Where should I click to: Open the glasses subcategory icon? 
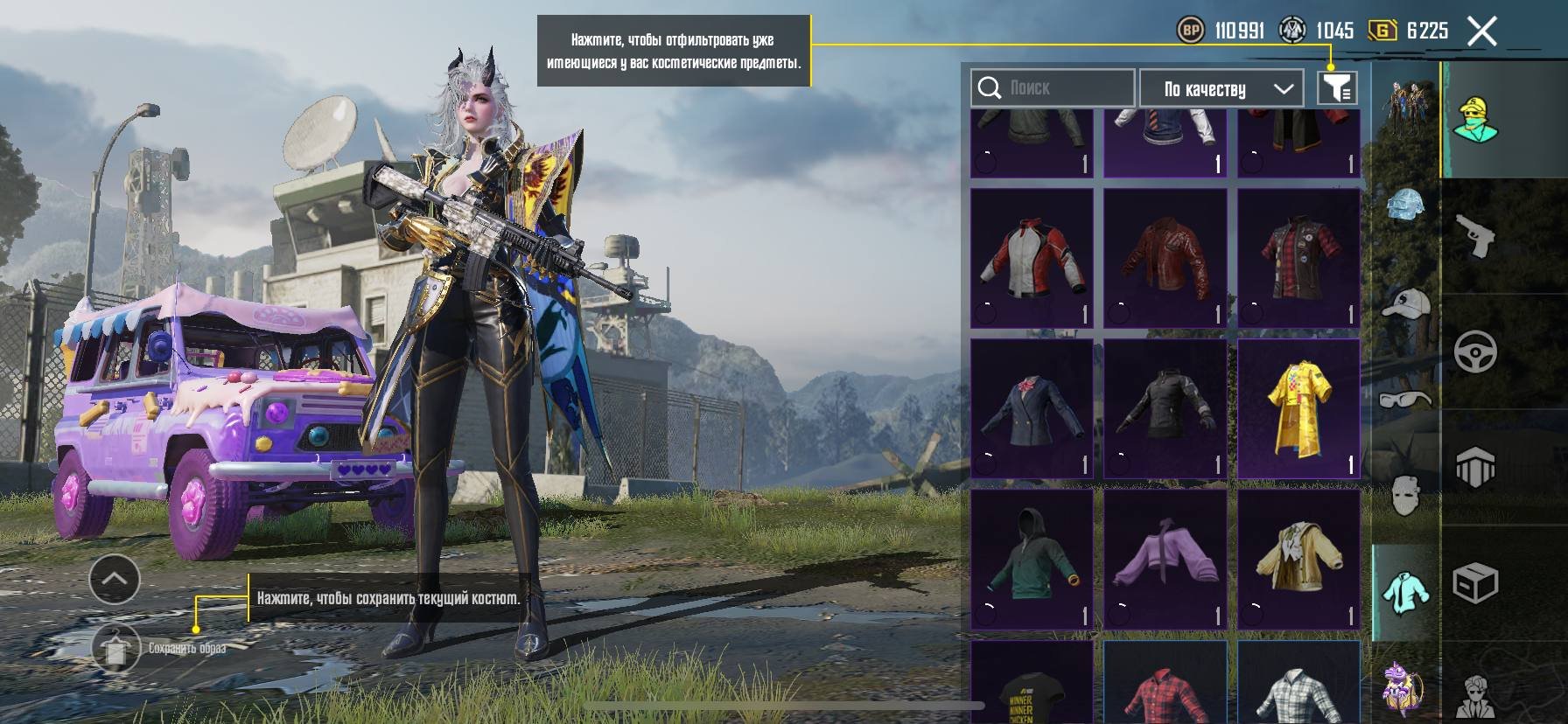(1405, 400)
